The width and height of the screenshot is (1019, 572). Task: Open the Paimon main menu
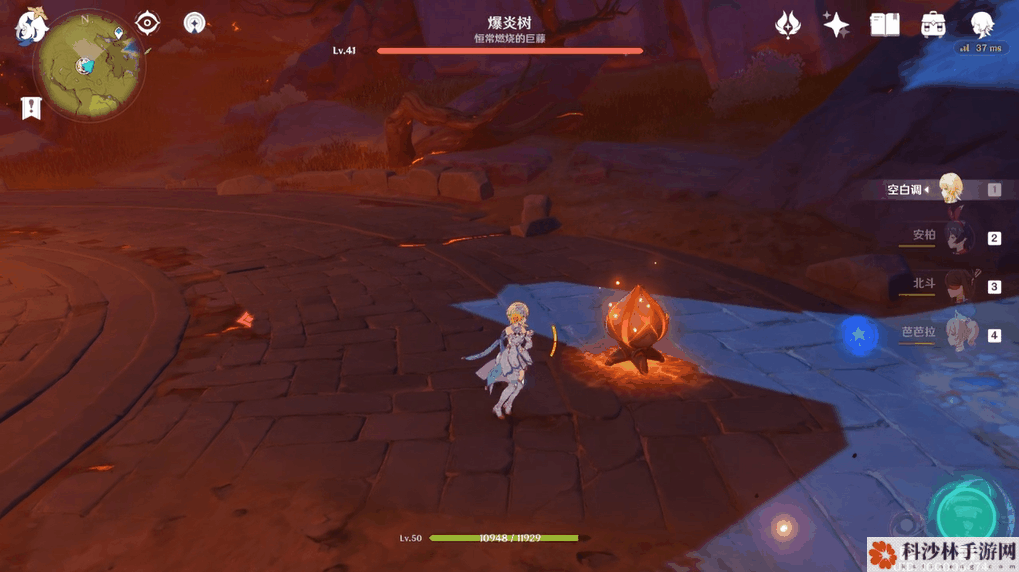(30, 26)
